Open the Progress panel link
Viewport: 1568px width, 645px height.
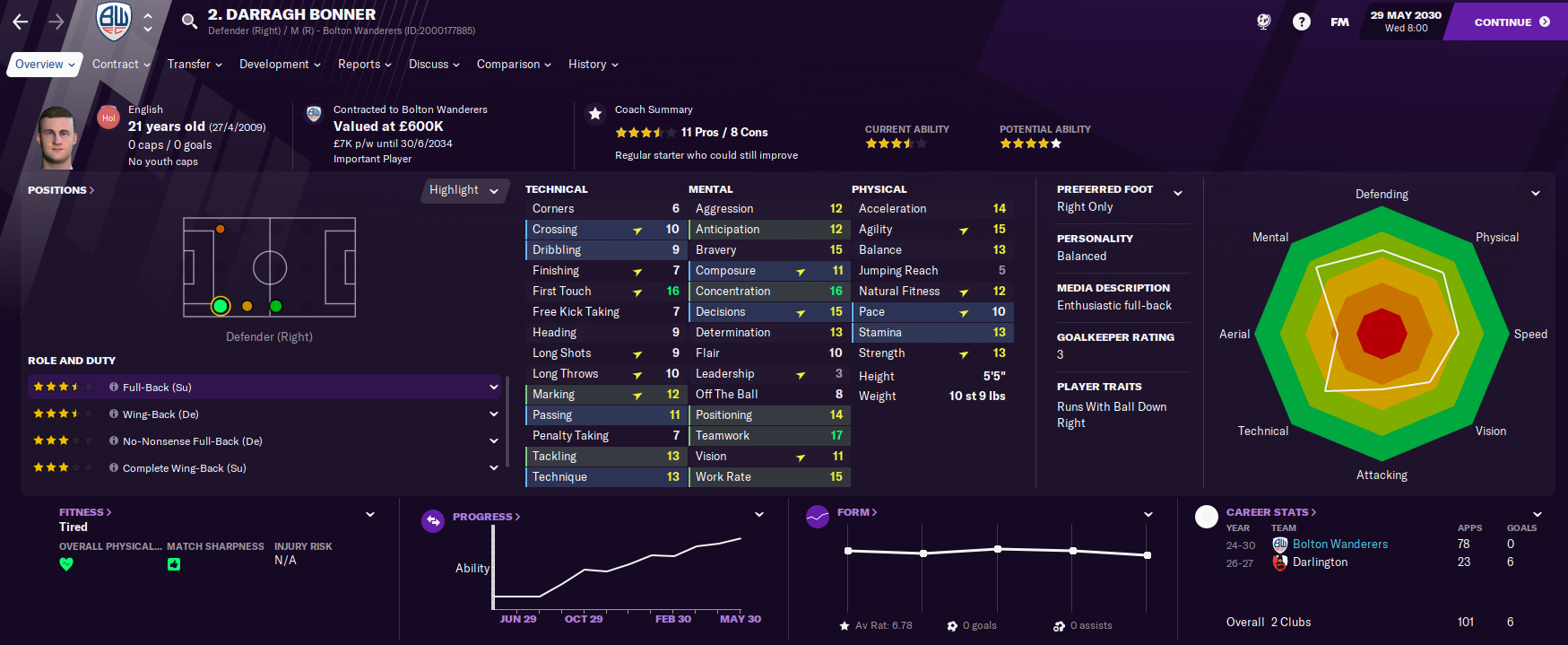pos(486,517)
